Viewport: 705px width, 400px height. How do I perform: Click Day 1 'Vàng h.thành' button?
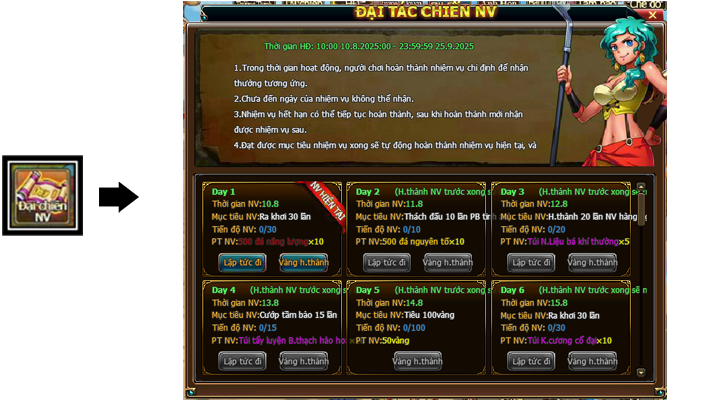click(303, 262)
